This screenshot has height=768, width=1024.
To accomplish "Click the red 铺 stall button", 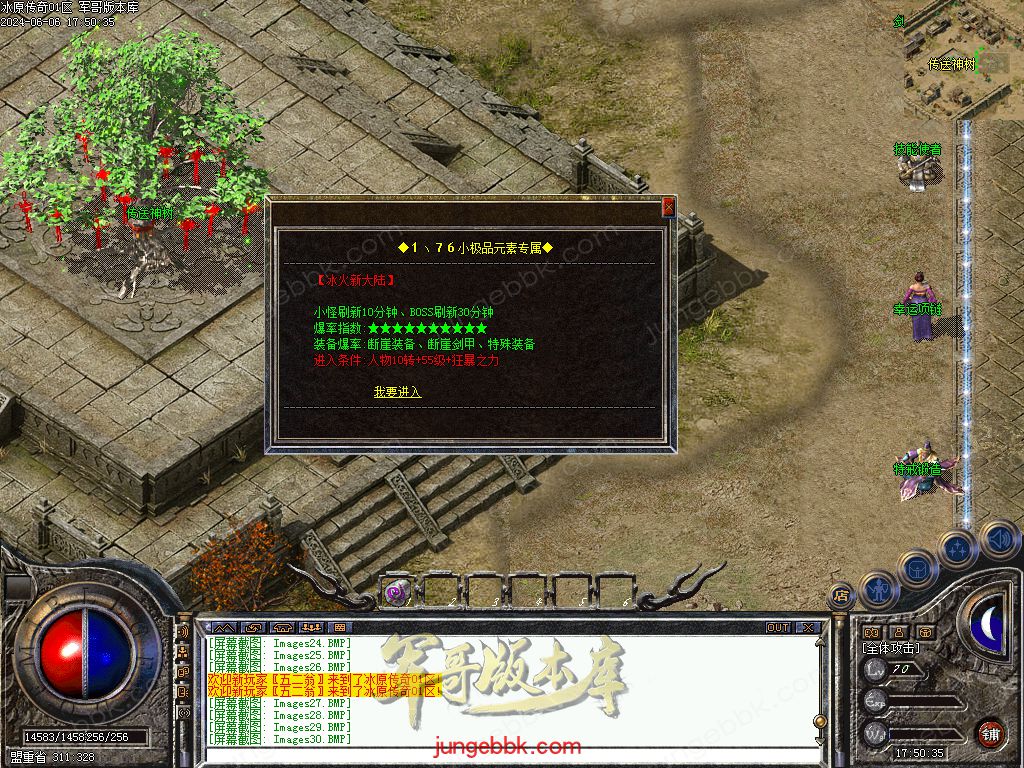I will (x=990, y=733).
